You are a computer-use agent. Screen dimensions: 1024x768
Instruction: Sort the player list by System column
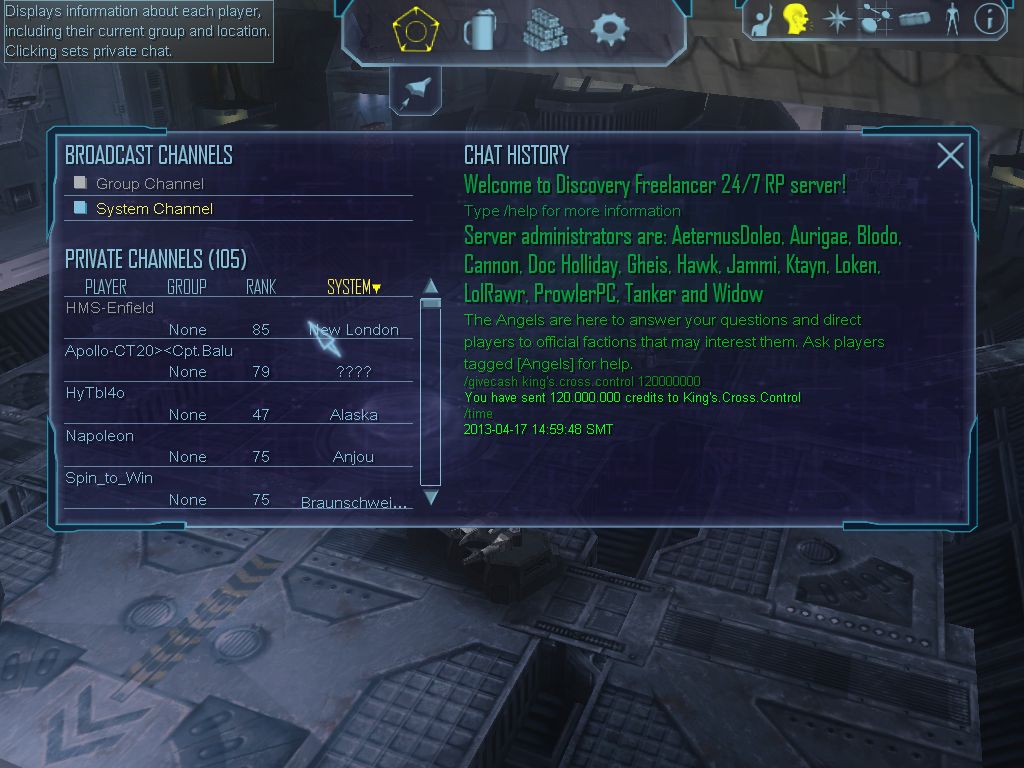coord(353,287)
